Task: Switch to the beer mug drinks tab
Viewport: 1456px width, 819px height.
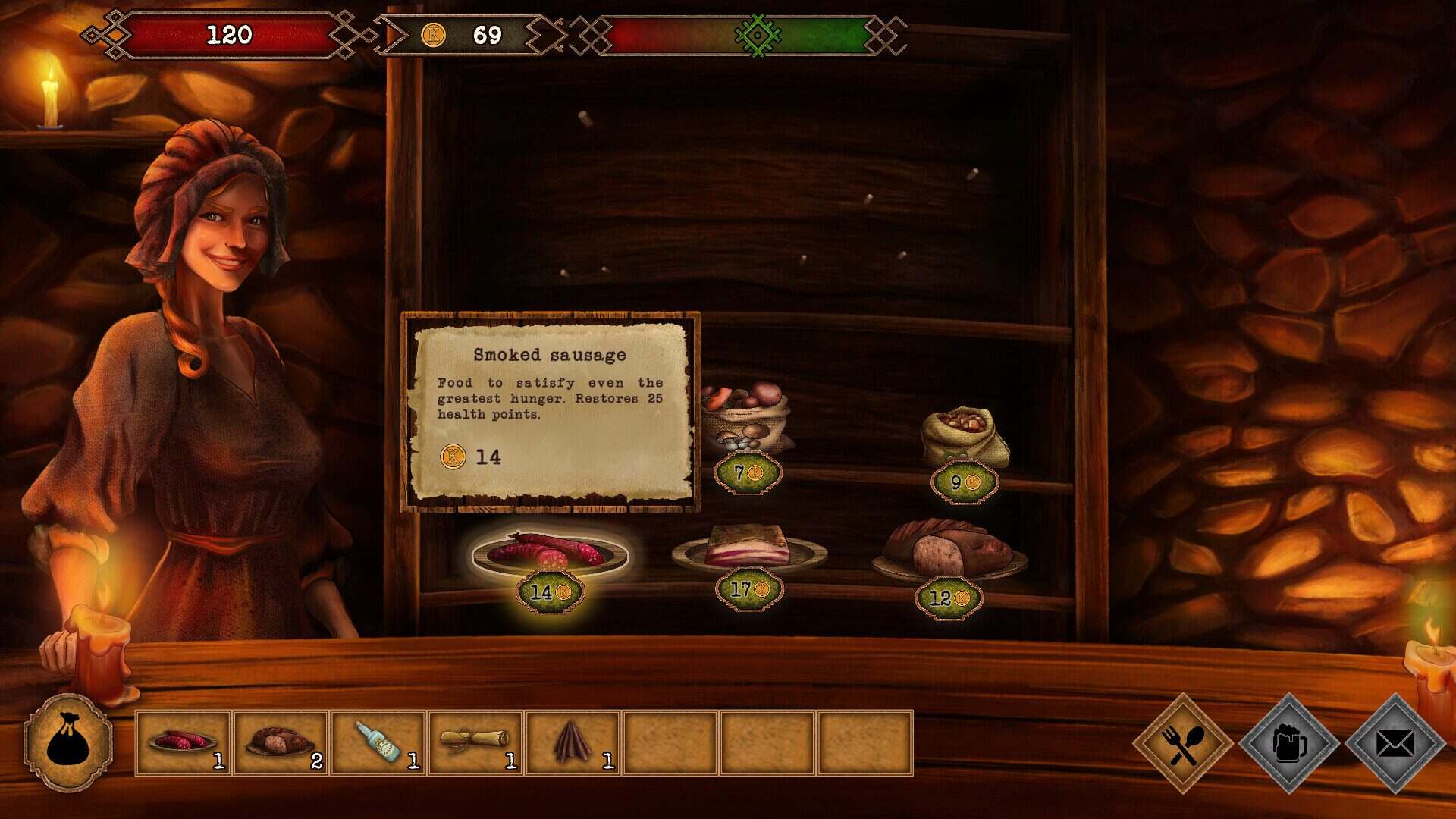Action: click(1288, 744)
